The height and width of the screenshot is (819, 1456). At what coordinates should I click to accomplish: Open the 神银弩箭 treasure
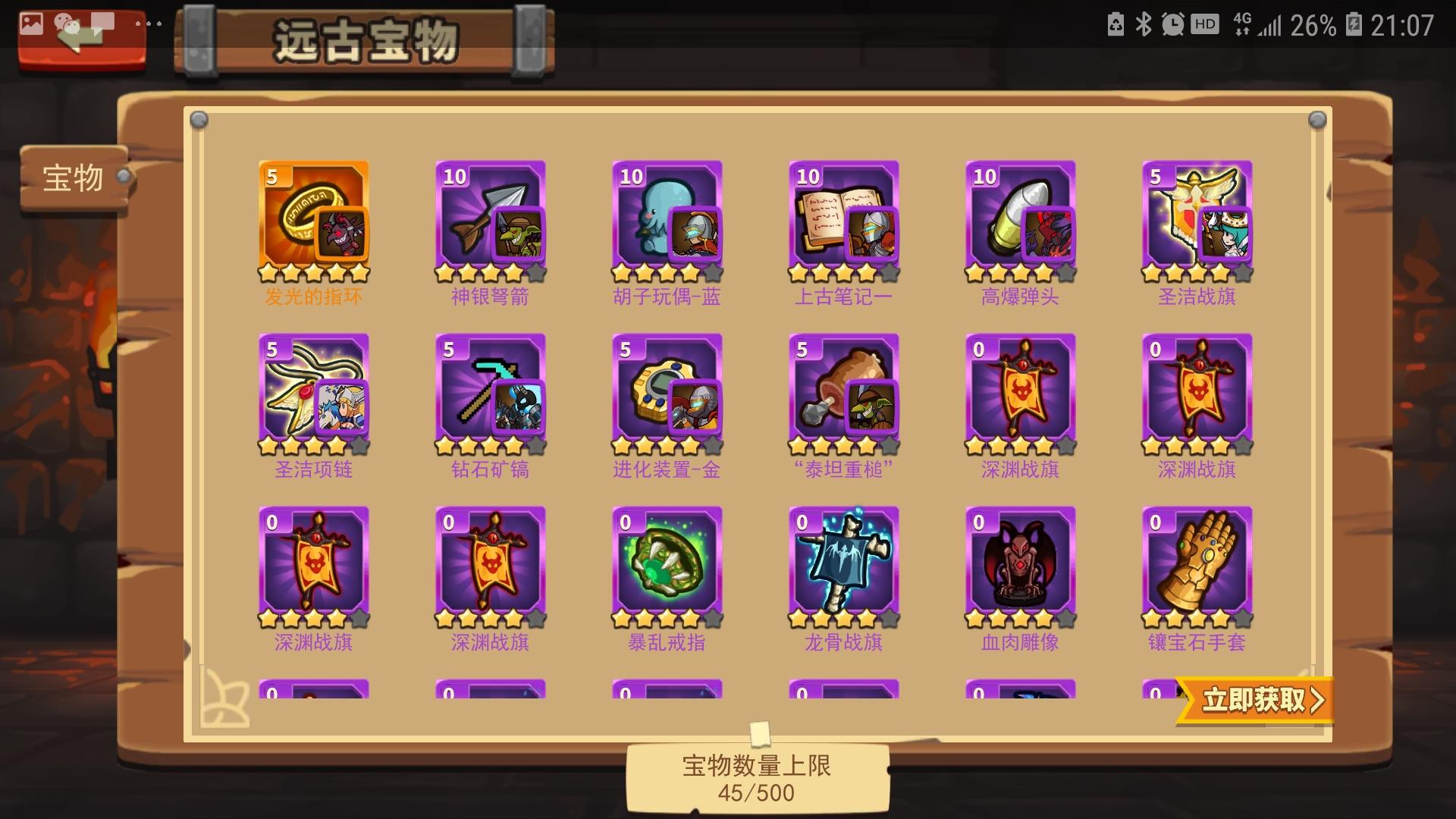(x=490, y=216)
